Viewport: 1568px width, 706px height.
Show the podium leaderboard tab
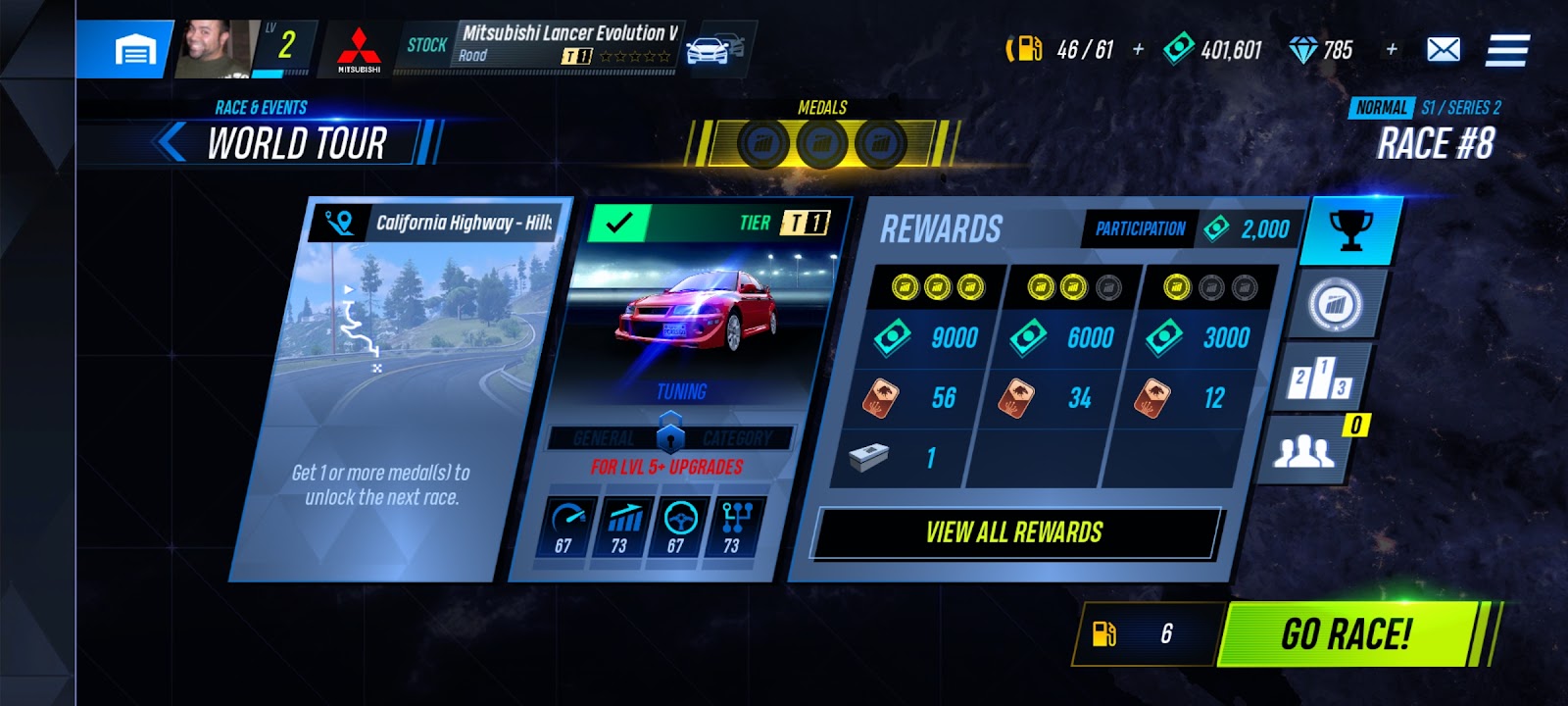pos(1319,378)
